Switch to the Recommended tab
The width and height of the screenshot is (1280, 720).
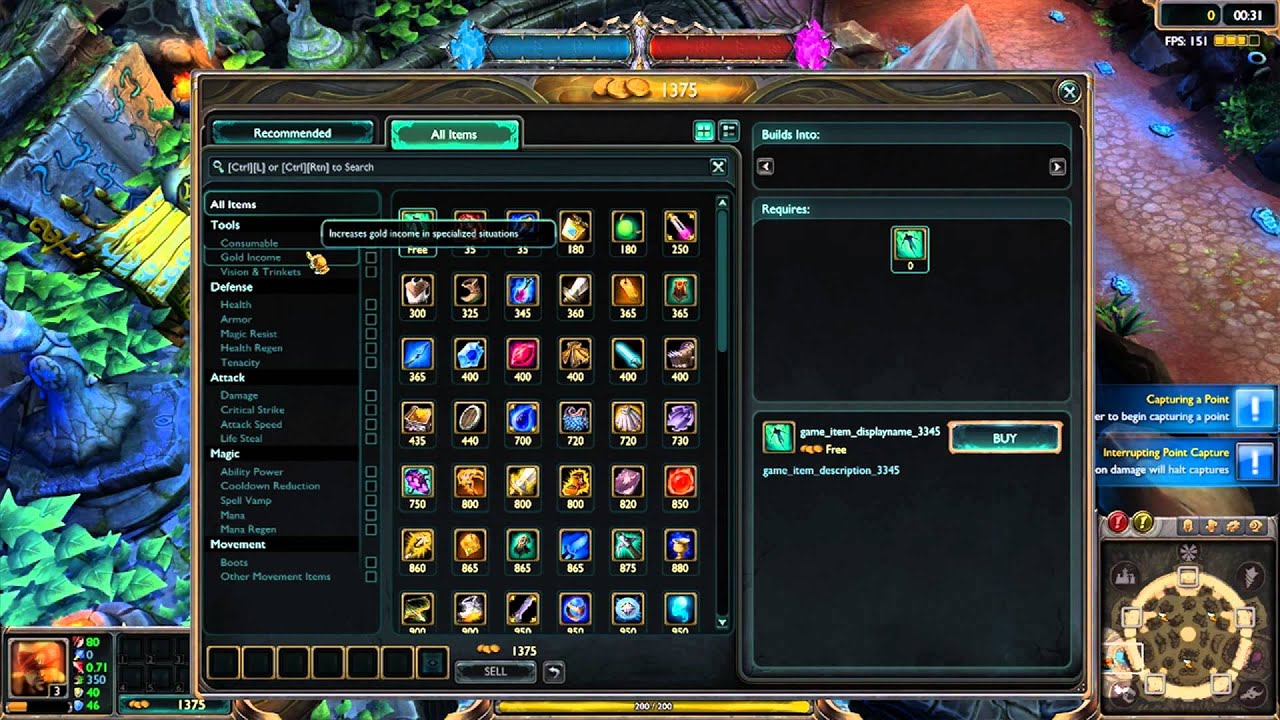coord(292,132)
